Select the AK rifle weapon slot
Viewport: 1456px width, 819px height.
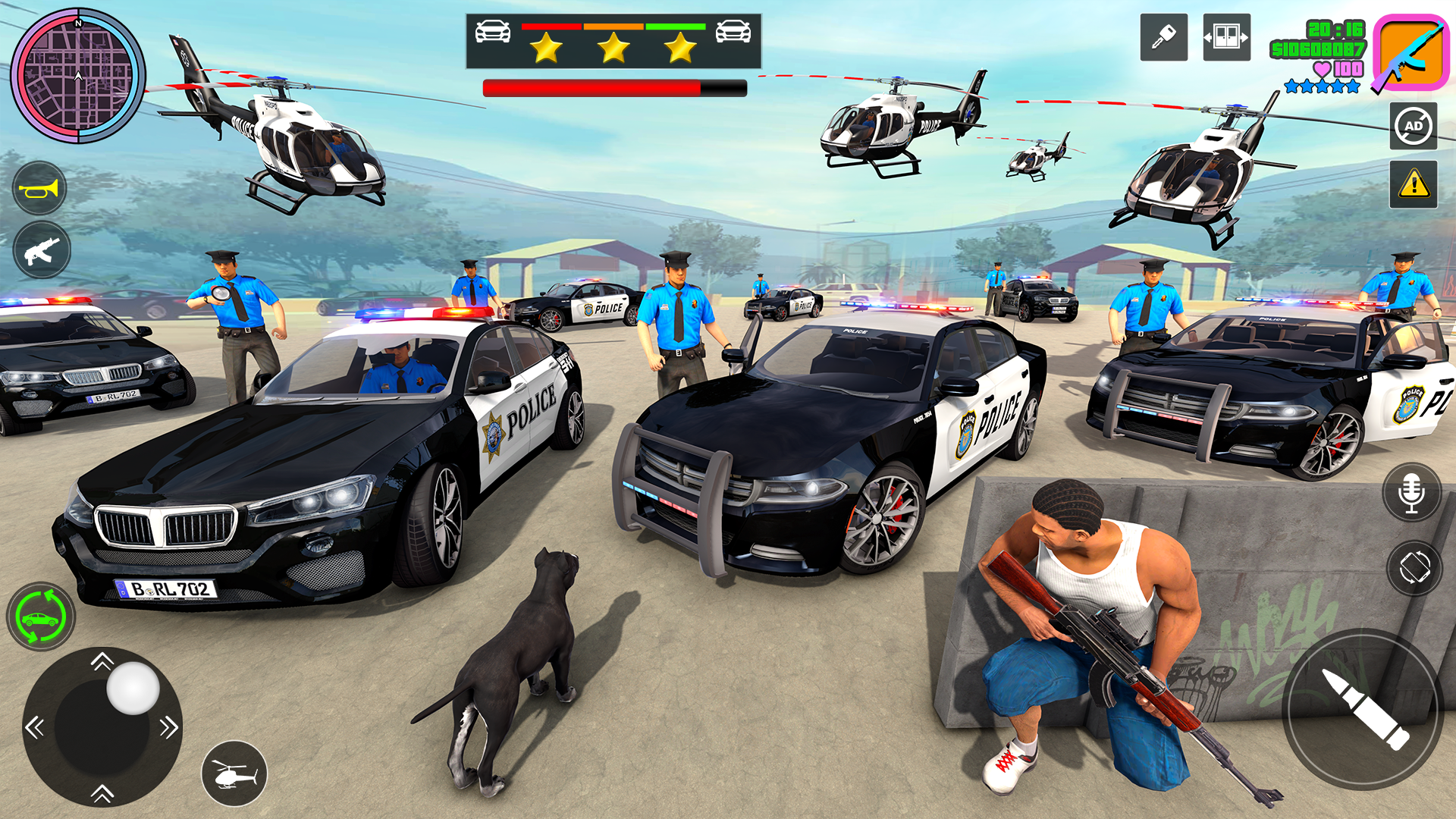tap(1410, 53)
